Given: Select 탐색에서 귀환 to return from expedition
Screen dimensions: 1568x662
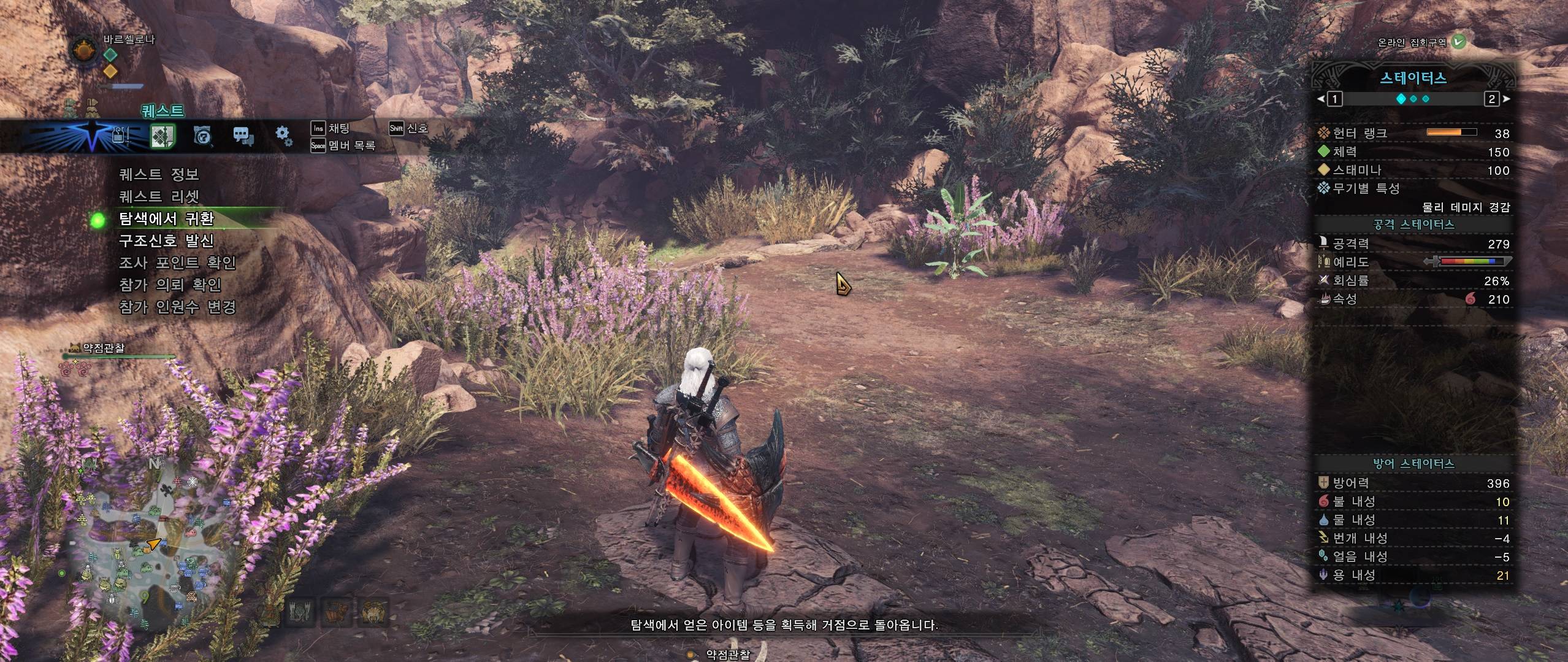Looking at the screenshot, I should (x=166, y=219).
